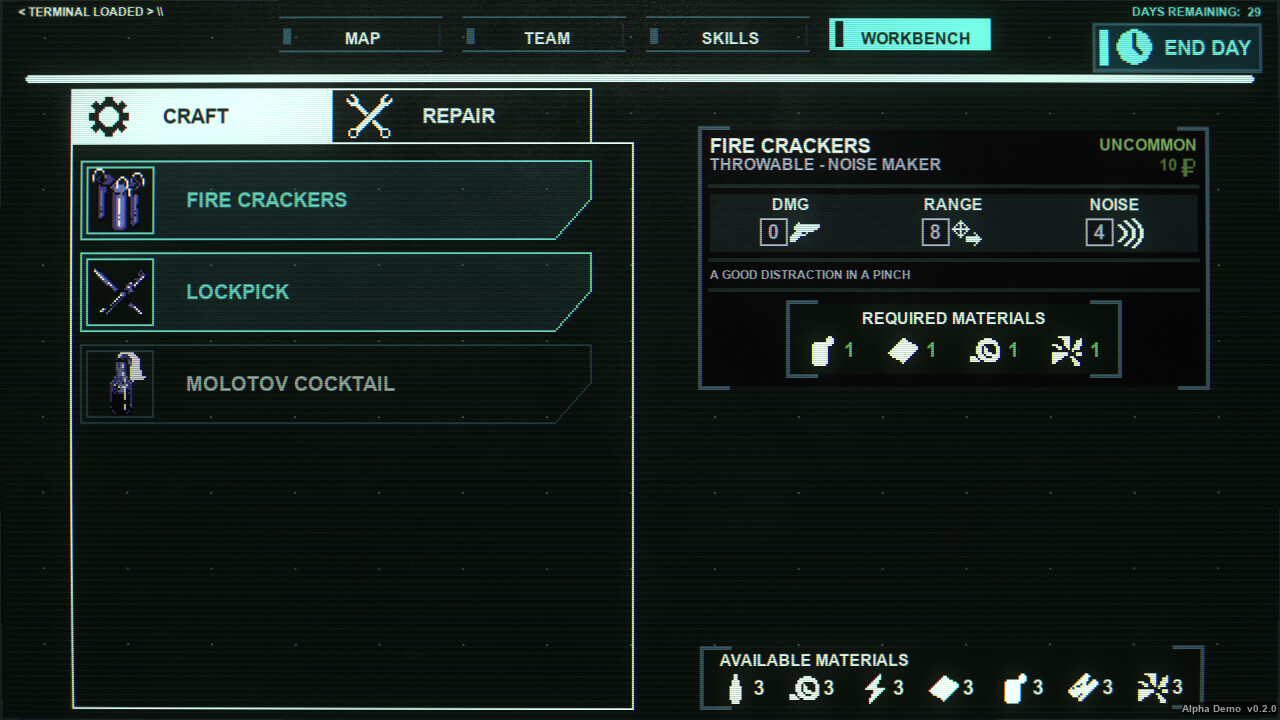Open the MAP screen
The width and height of the screenshot is (1280, 720).
361,37
